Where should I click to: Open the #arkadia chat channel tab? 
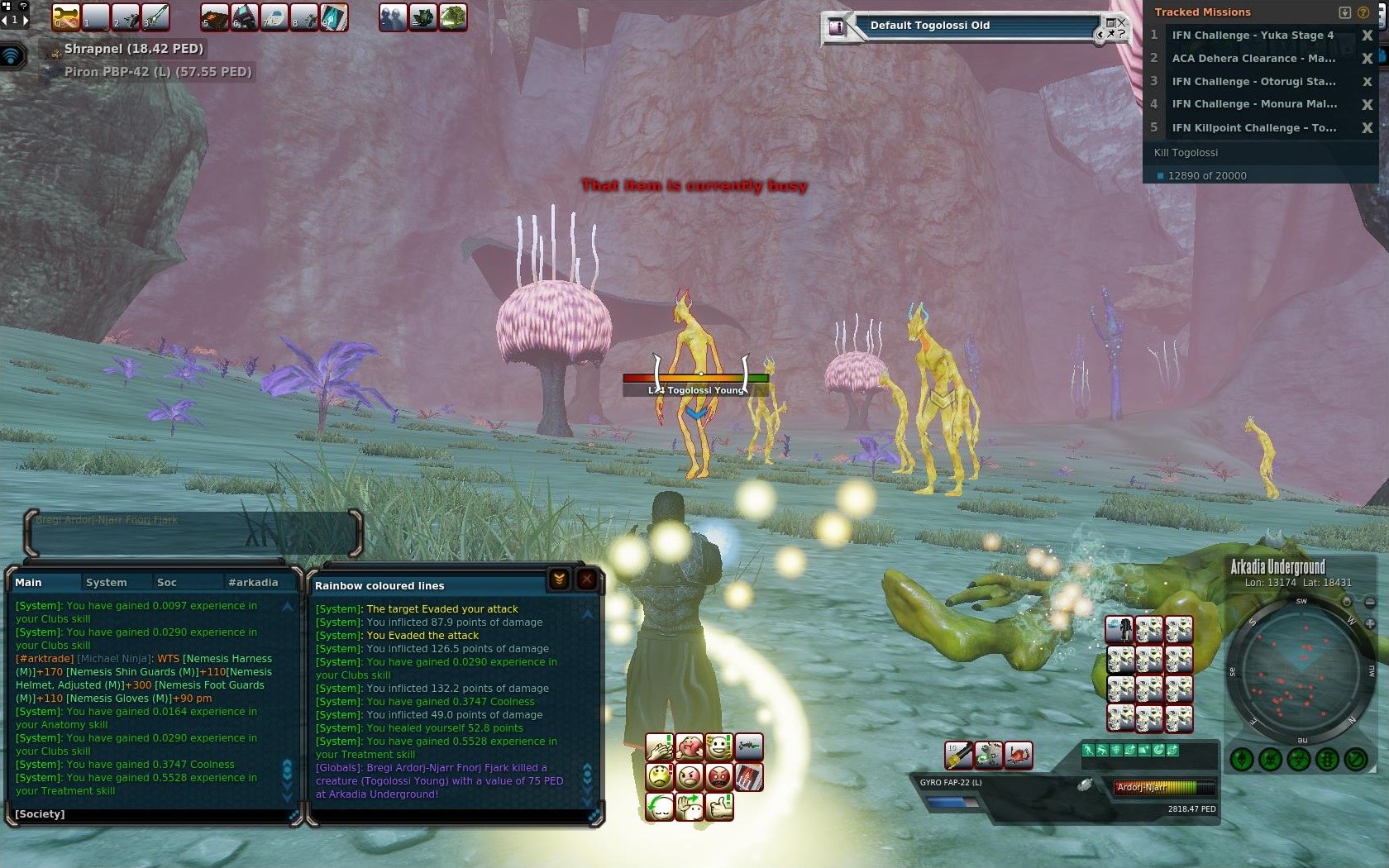pos(252,582)
